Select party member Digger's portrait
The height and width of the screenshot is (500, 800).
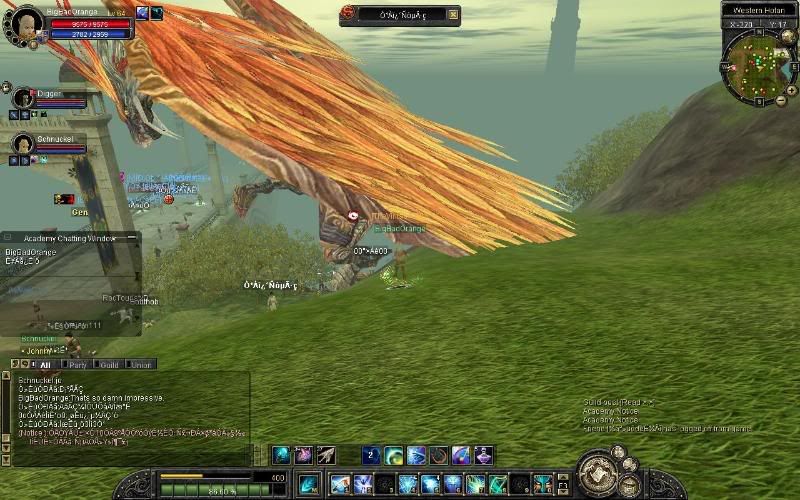[x=23, y=98]
